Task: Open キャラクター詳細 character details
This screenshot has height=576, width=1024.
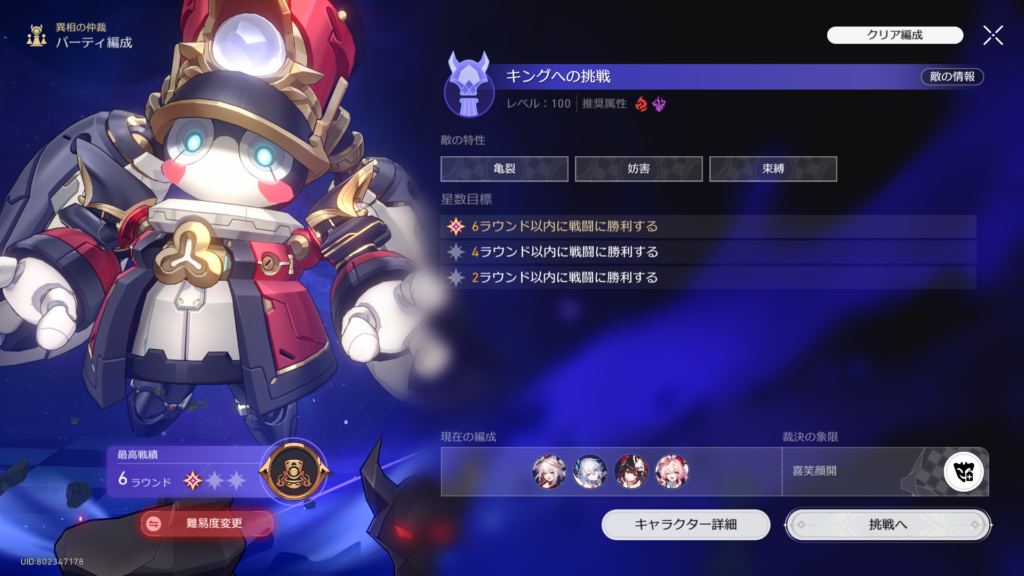Action: tap(686, 524)
